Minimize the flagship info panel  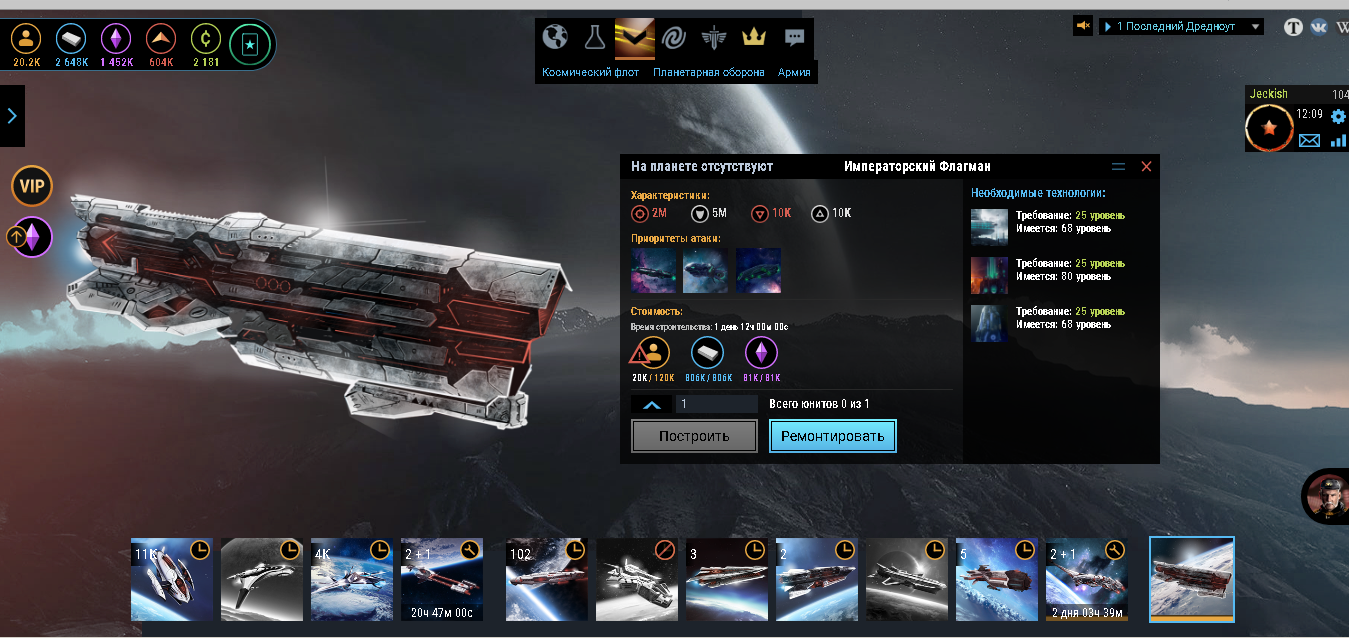pos(1118,166)
